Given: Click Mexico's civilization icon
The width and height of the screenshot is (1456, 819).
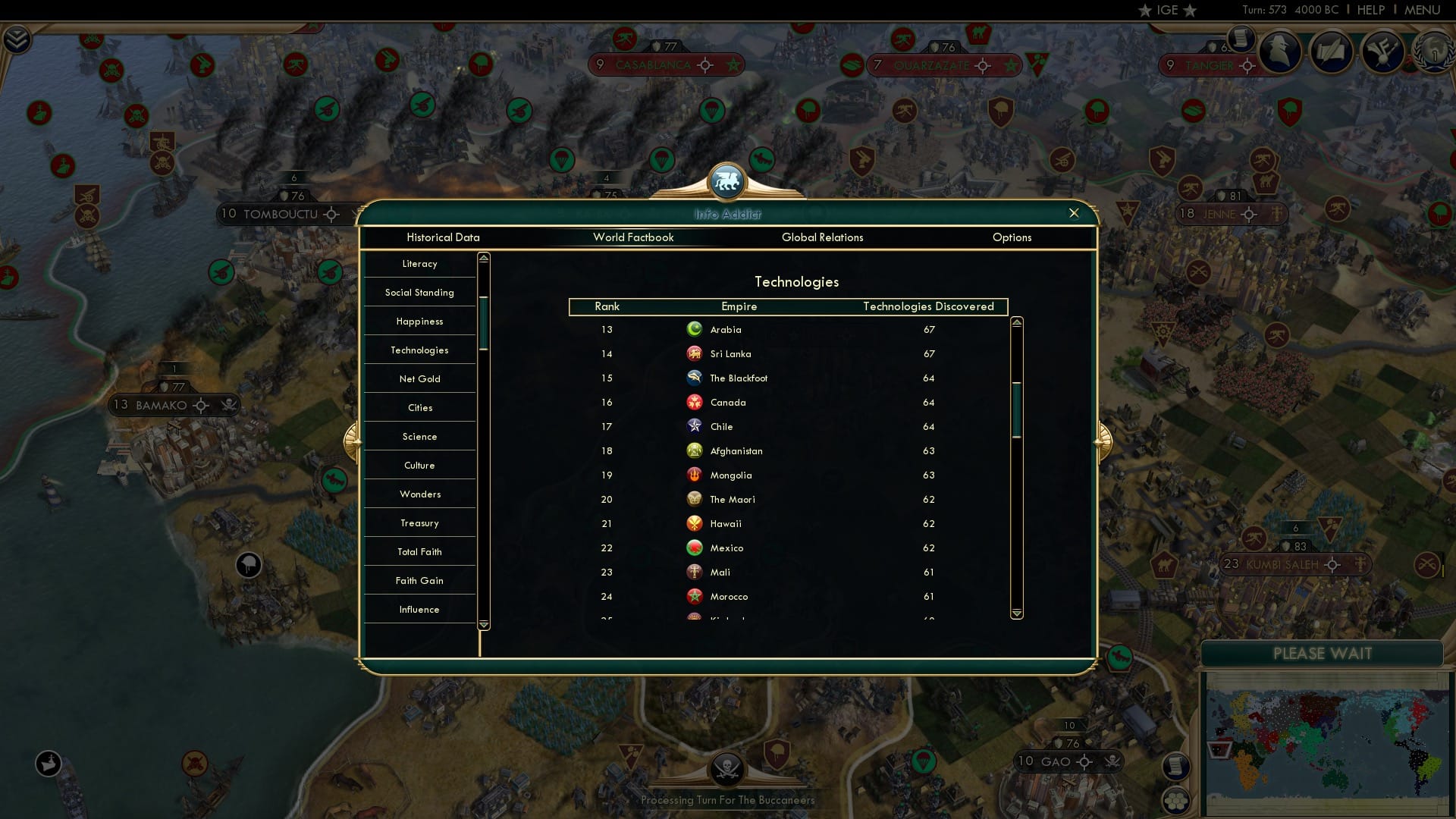Looking at the screenshot, I should pos(695,548).
